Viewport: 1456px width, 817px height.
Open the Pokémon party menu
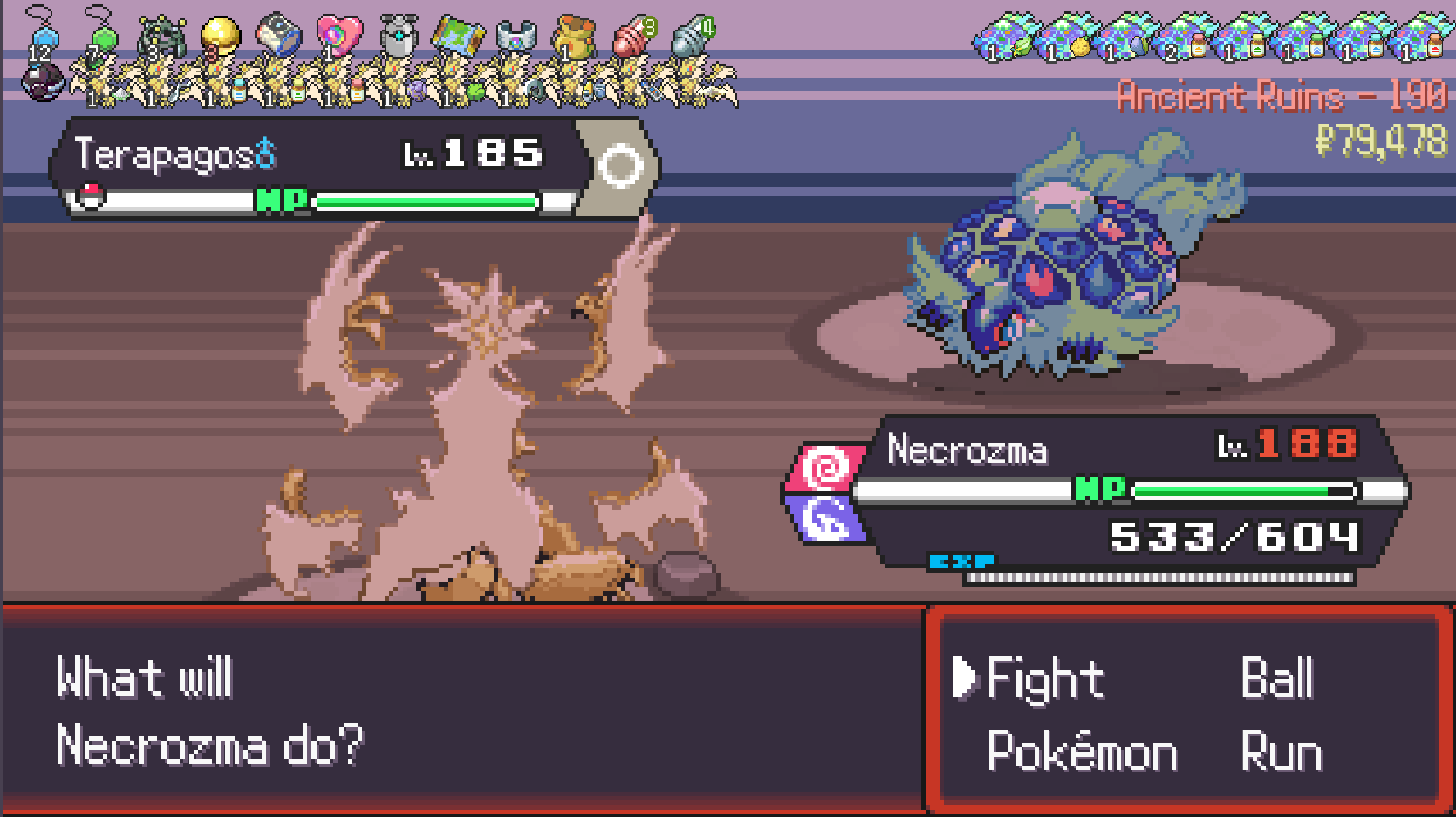click(x=1082, y=752)
